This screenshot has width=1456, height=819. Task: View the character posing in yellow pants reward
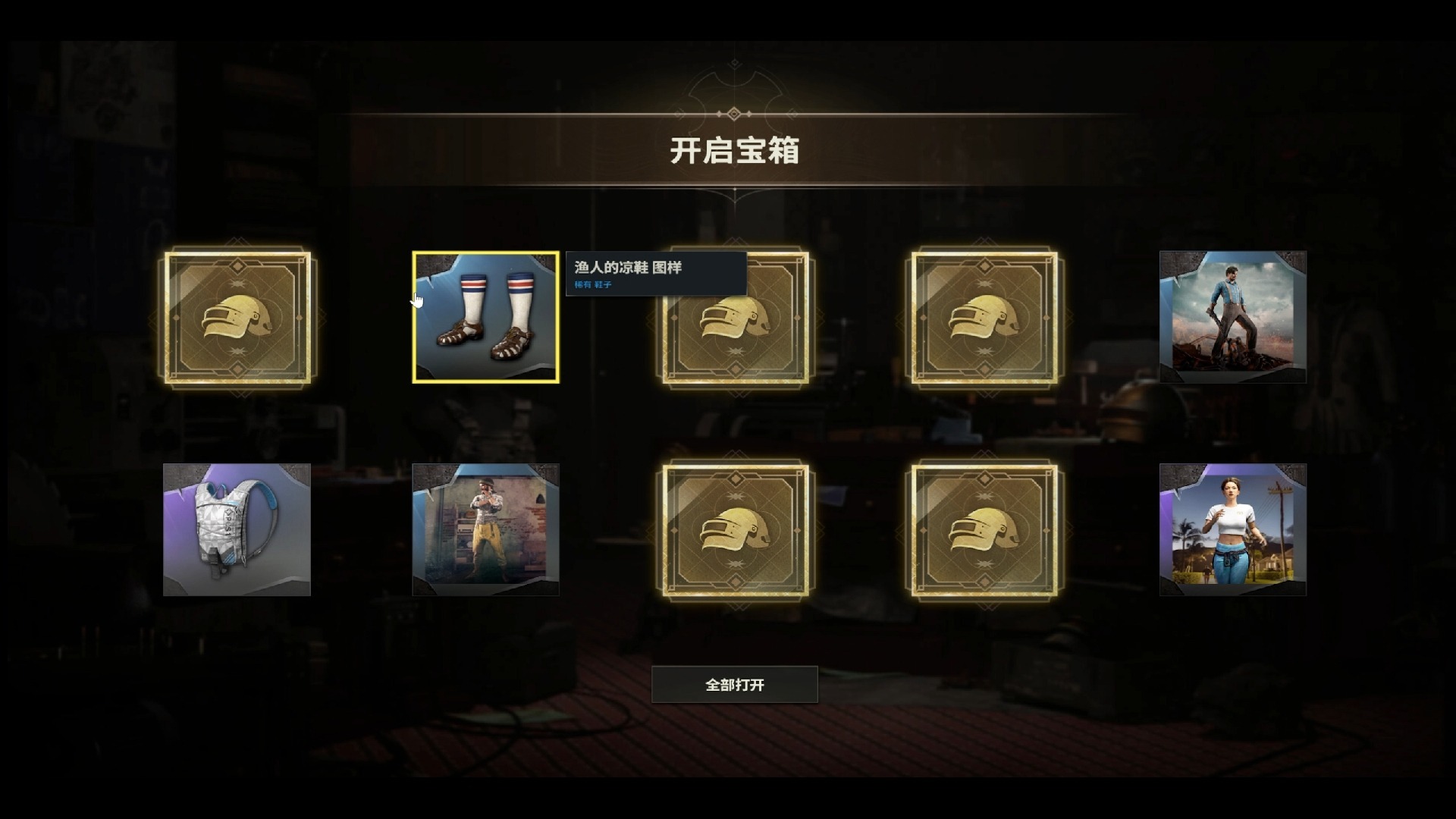(x=486, y=529)
